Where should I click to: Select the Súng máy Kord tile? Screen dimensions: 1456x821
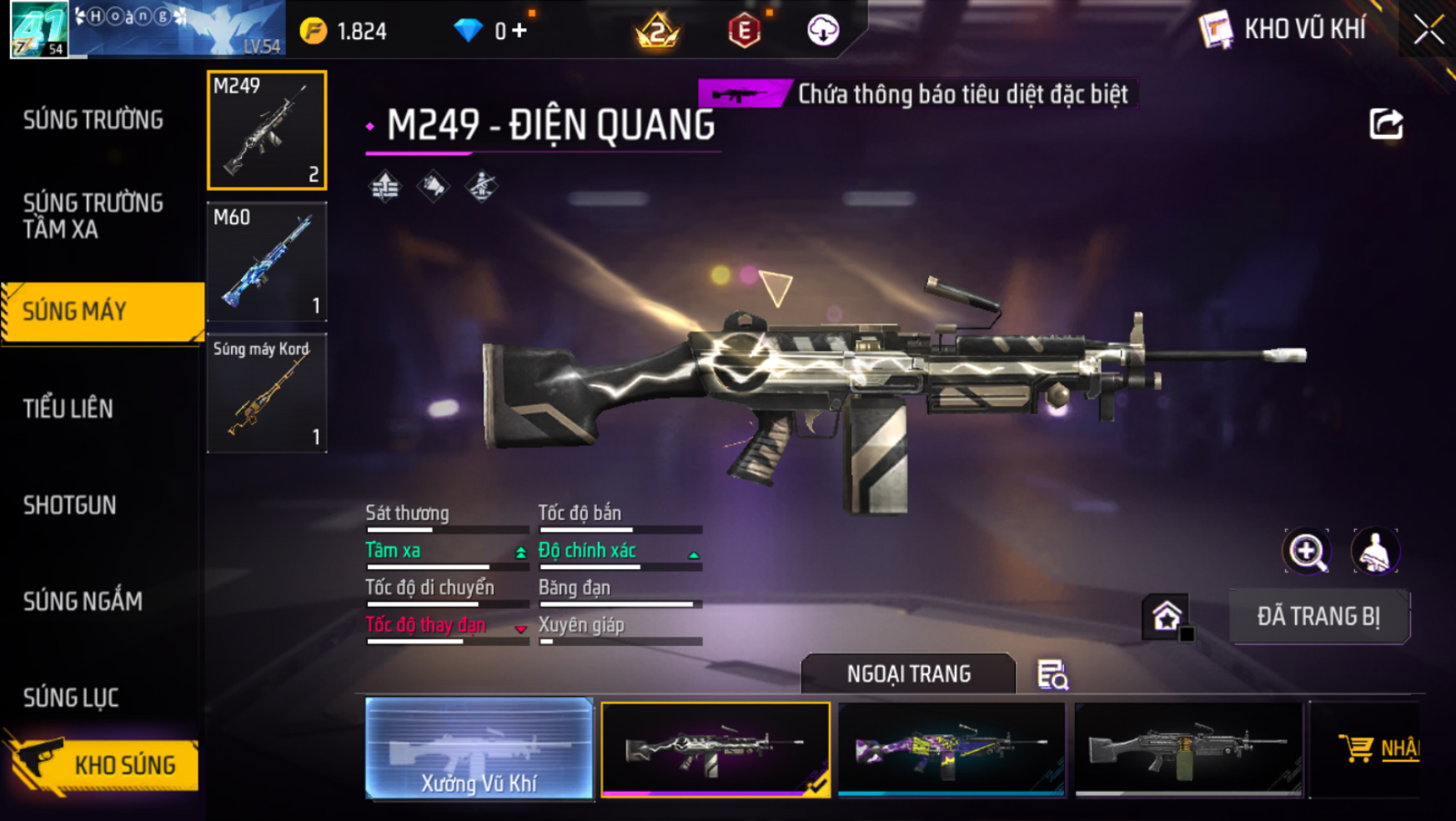267,393
